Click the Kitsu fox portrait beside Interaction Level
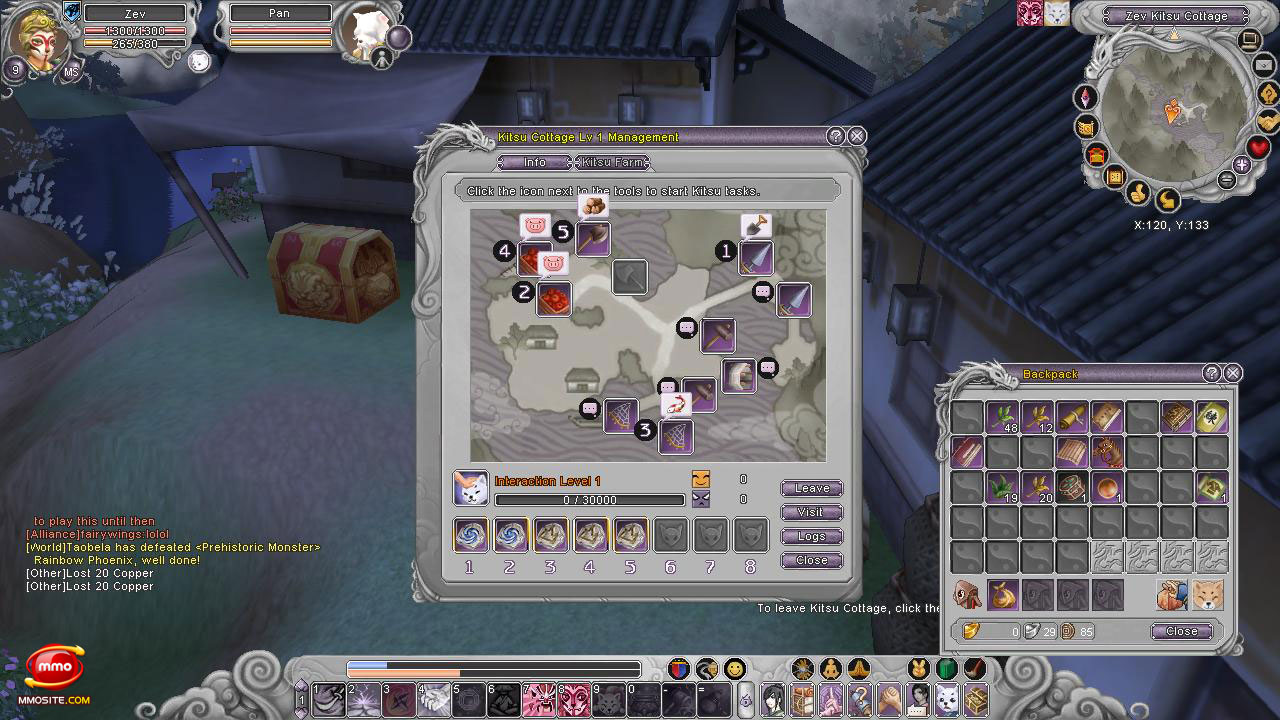This screenshot has height=720, width=1280. (x=471, y=489)
